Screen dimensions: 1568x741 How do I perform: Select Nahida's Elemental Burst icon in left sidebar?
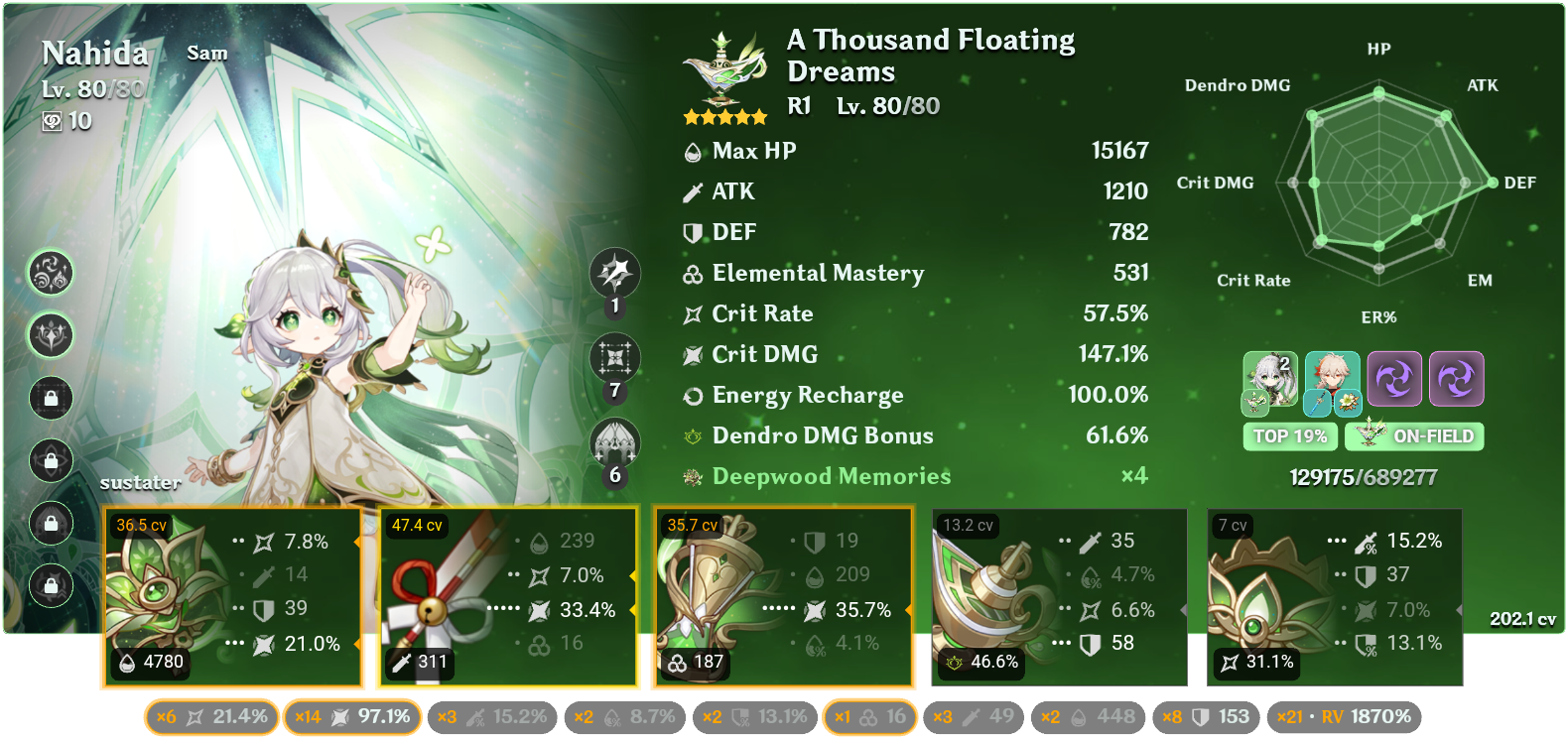[x=51, y=335]
